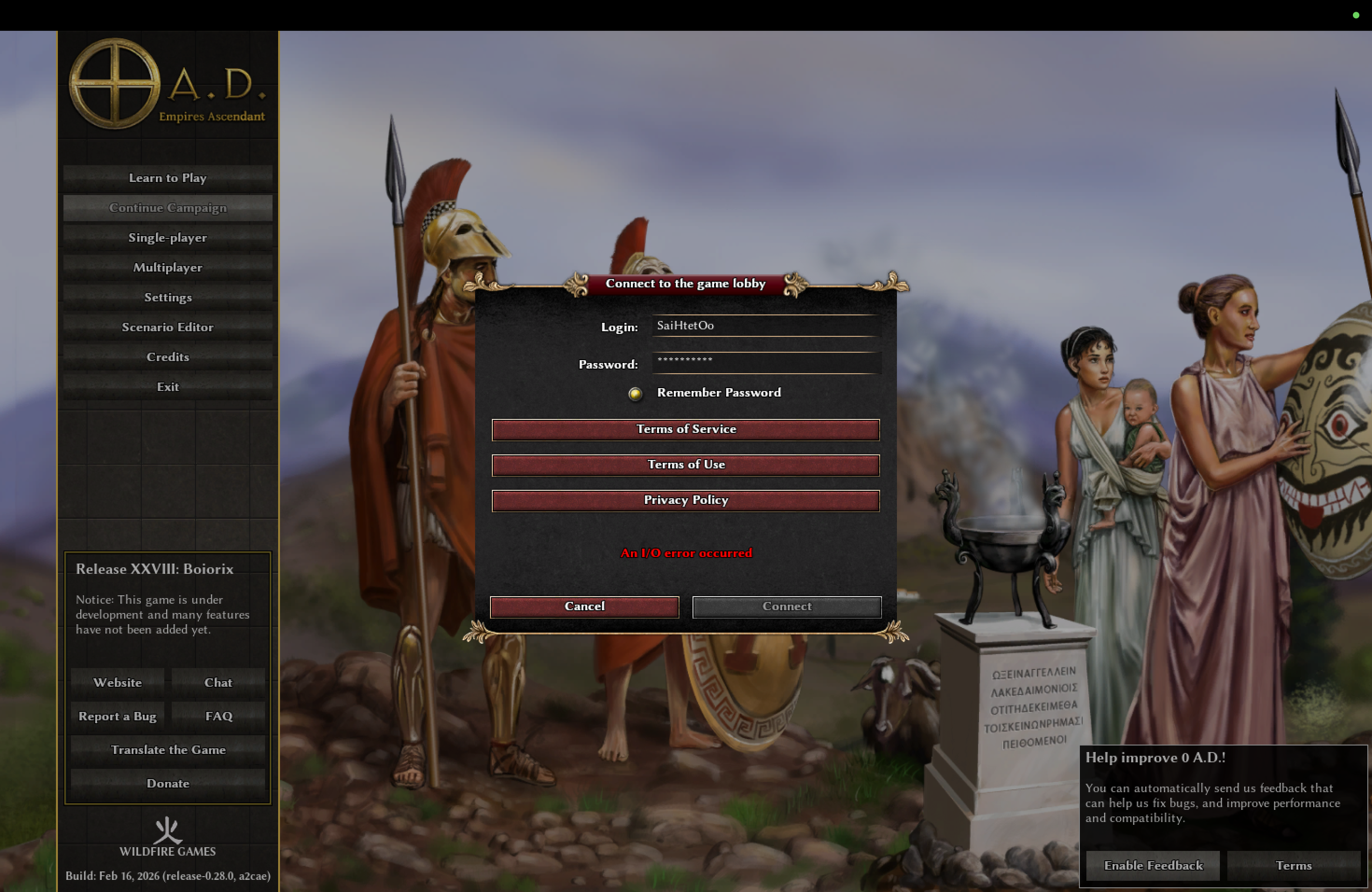This screenshot has width=1372, height=892.
Task: Open the Learn to Play menu
Action: tap(168, 178)
